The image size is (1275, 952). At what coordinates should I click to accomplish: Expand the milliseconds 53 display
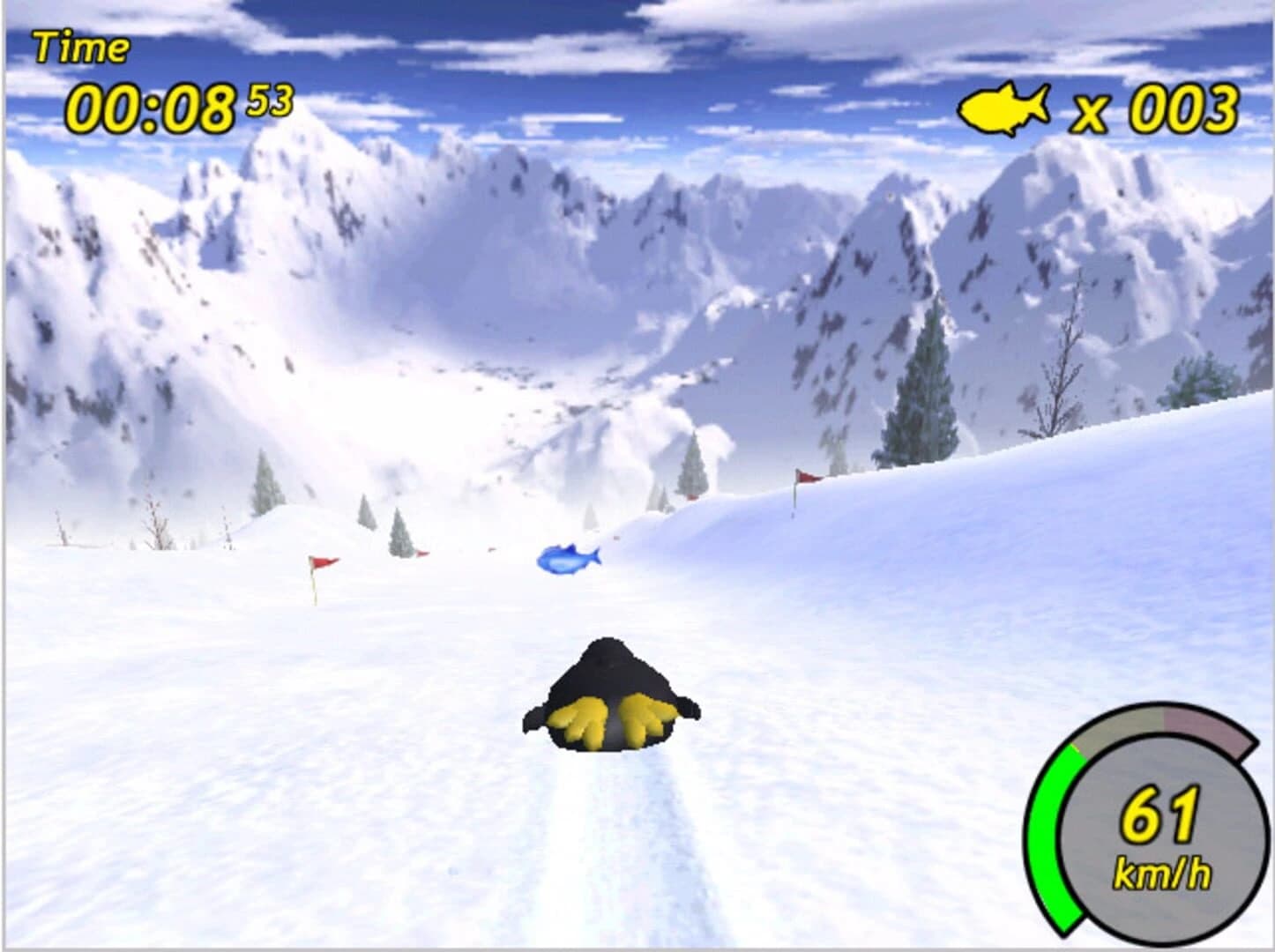coord(269,99)
